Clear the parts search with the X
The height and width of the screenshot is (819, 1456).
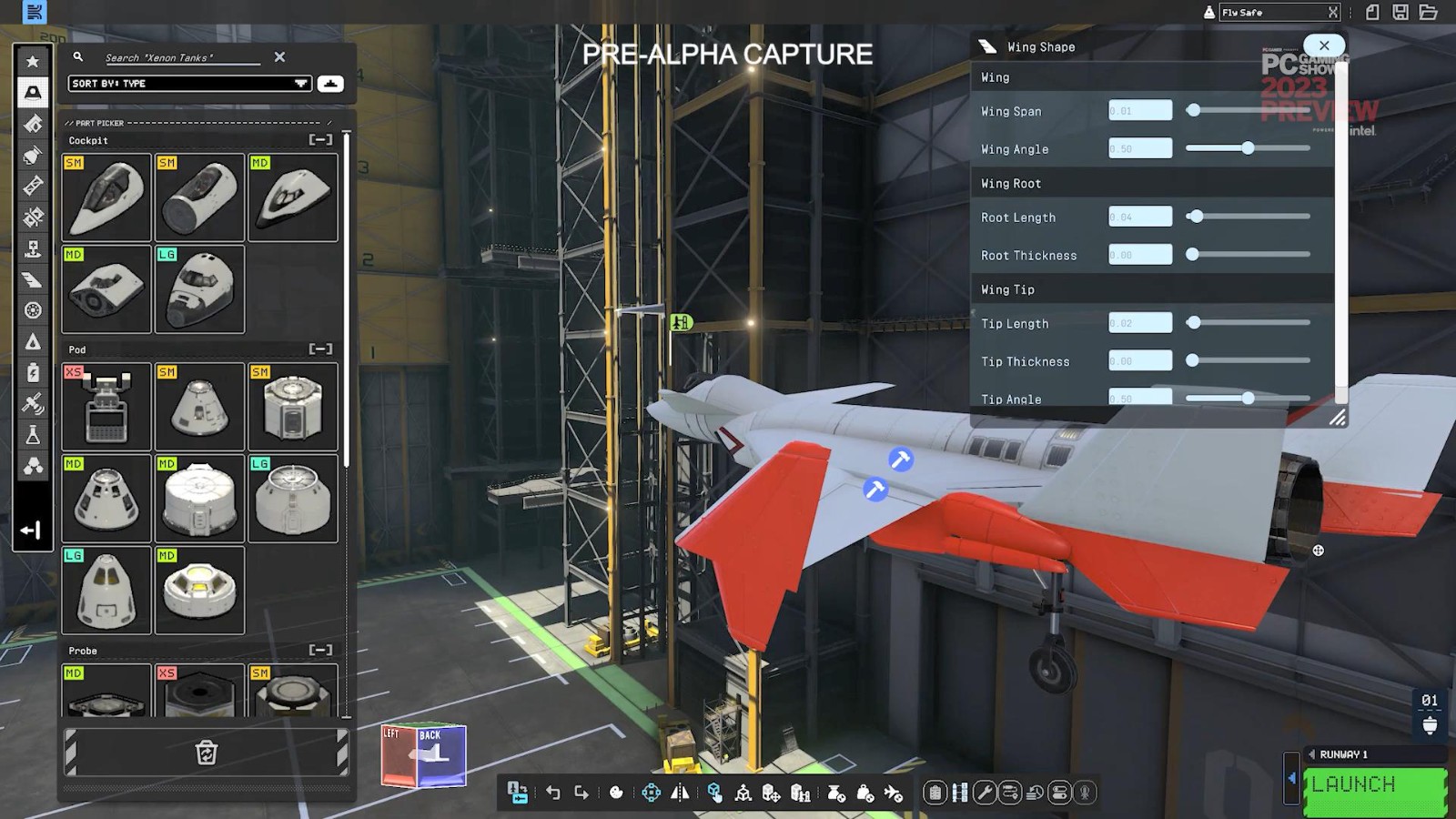(279, 56)
